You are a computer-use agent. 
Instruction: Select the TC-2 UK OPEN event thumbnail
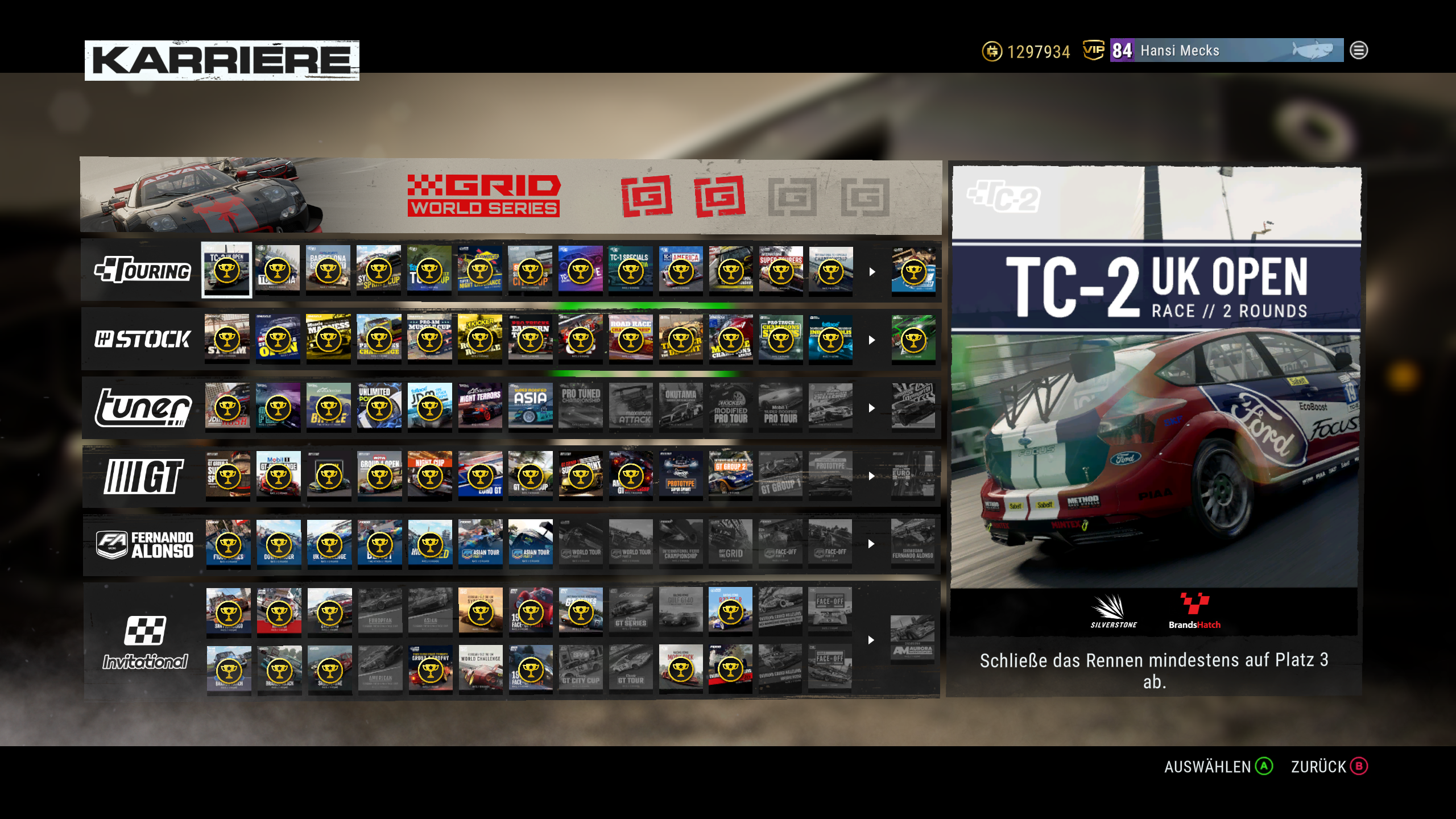coord(227,271)
